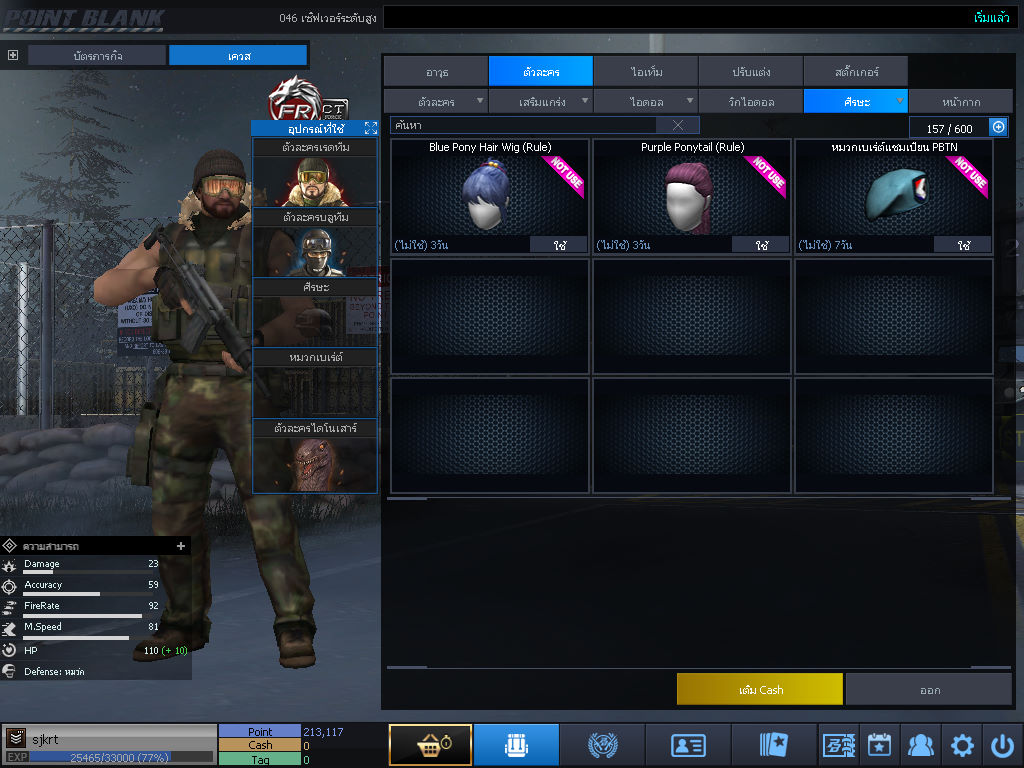Choose the หน้ากาก mask subcategory
The width and height of the screenshot is (1024, 768).
pyautogui.click(x=960, y=101)
